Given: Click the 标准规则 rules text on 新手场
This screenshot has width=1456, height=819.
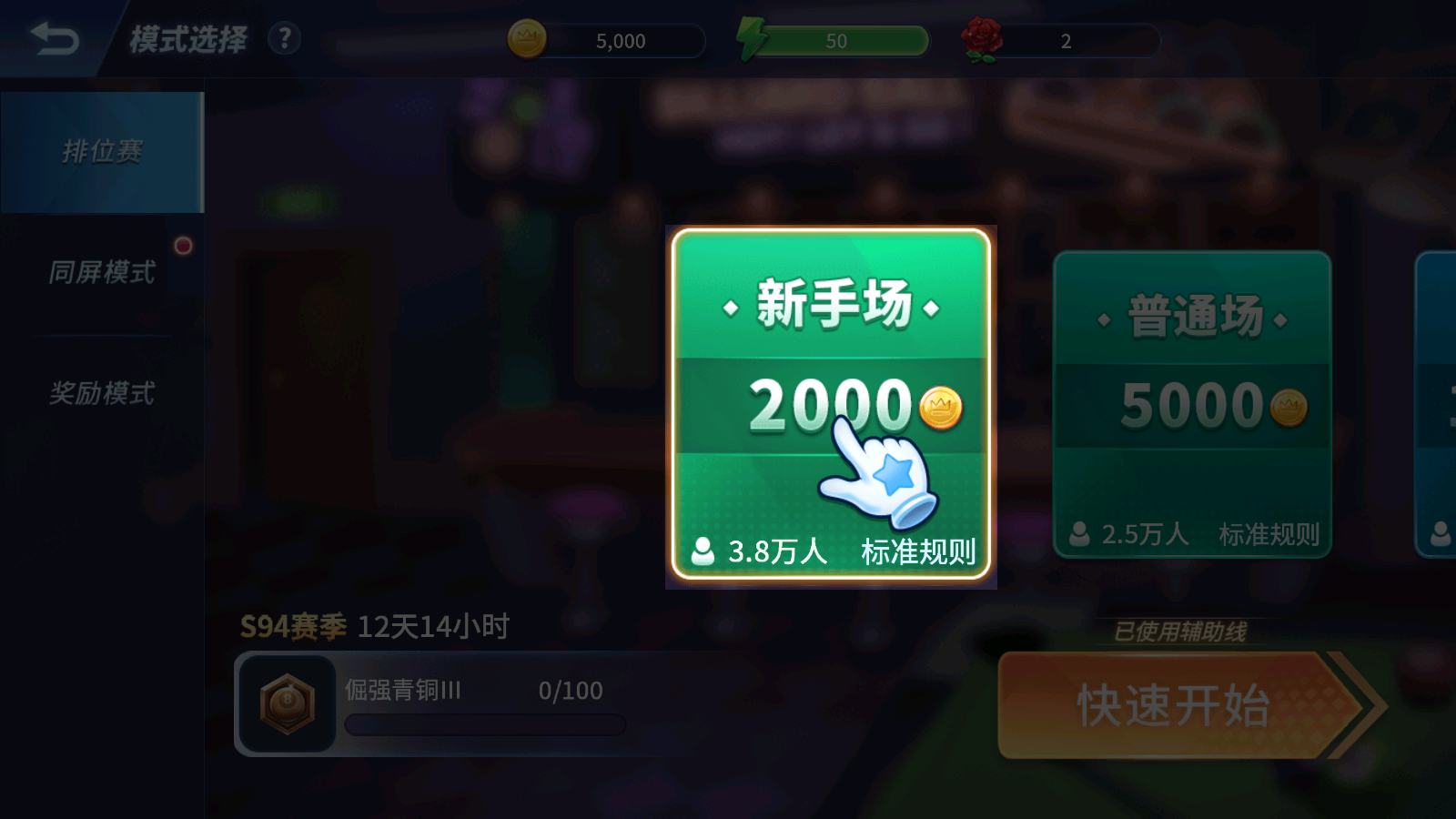Looking at the screenshot, I should (x=920, y=550).
